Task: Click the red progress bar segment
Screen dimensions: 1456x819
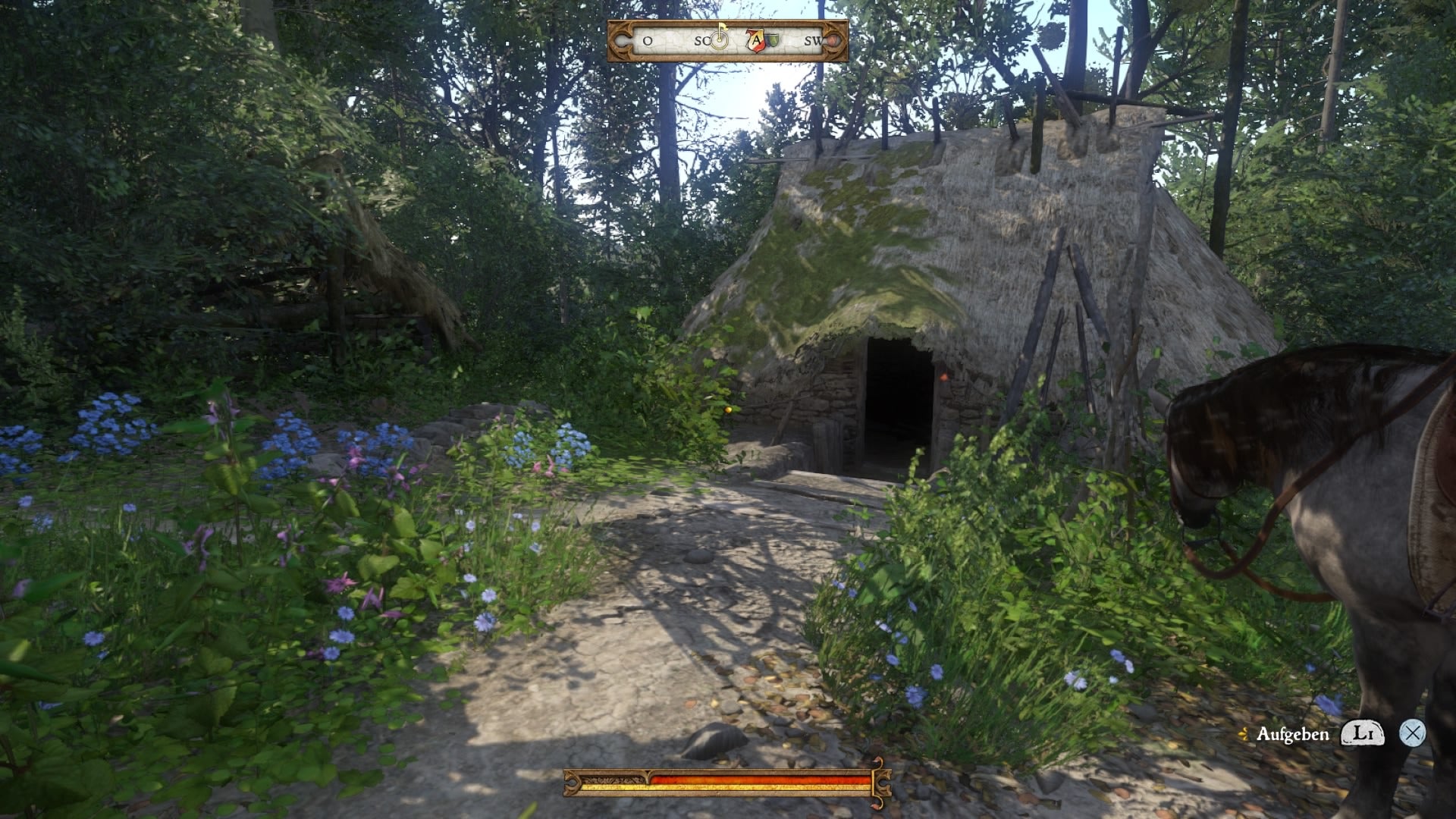Action: pyautogui.click(x=758, y=778)
